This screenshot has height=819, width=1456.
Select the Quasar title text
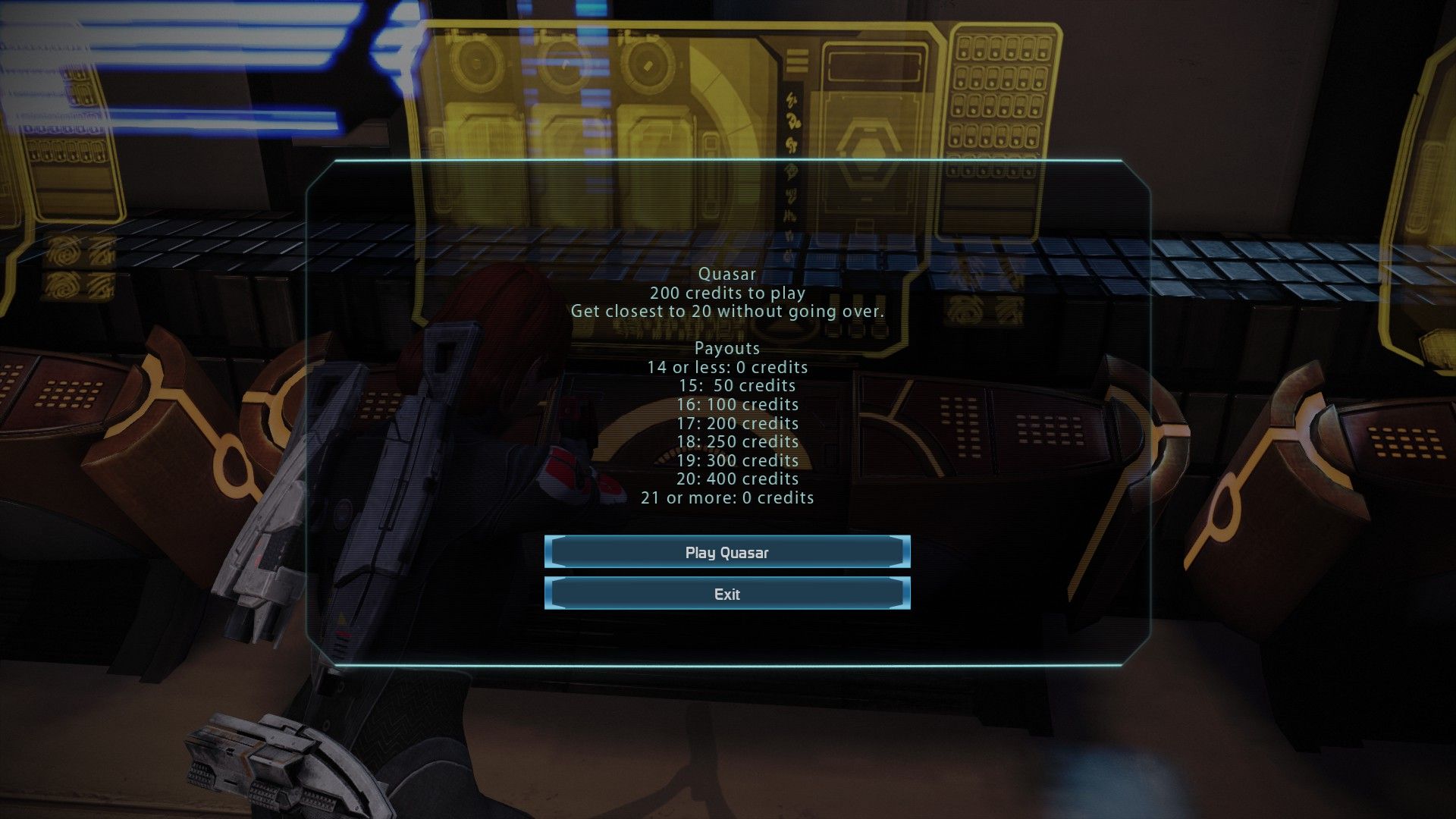(727, 274)
